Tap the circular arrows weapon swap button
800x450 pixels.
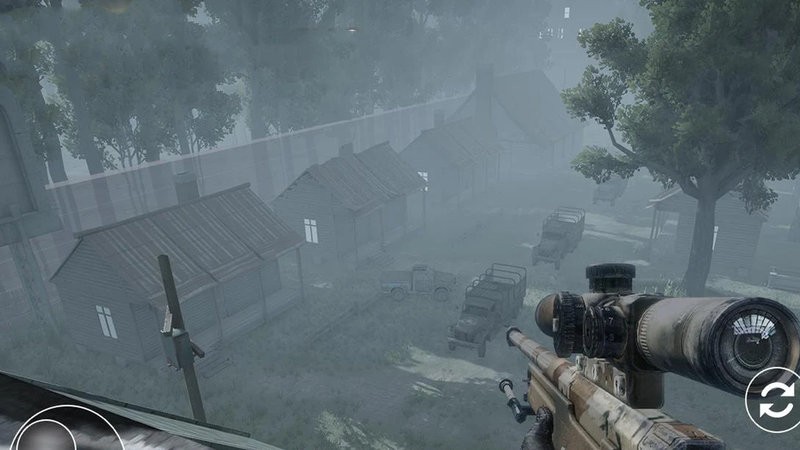coord(775,400)
